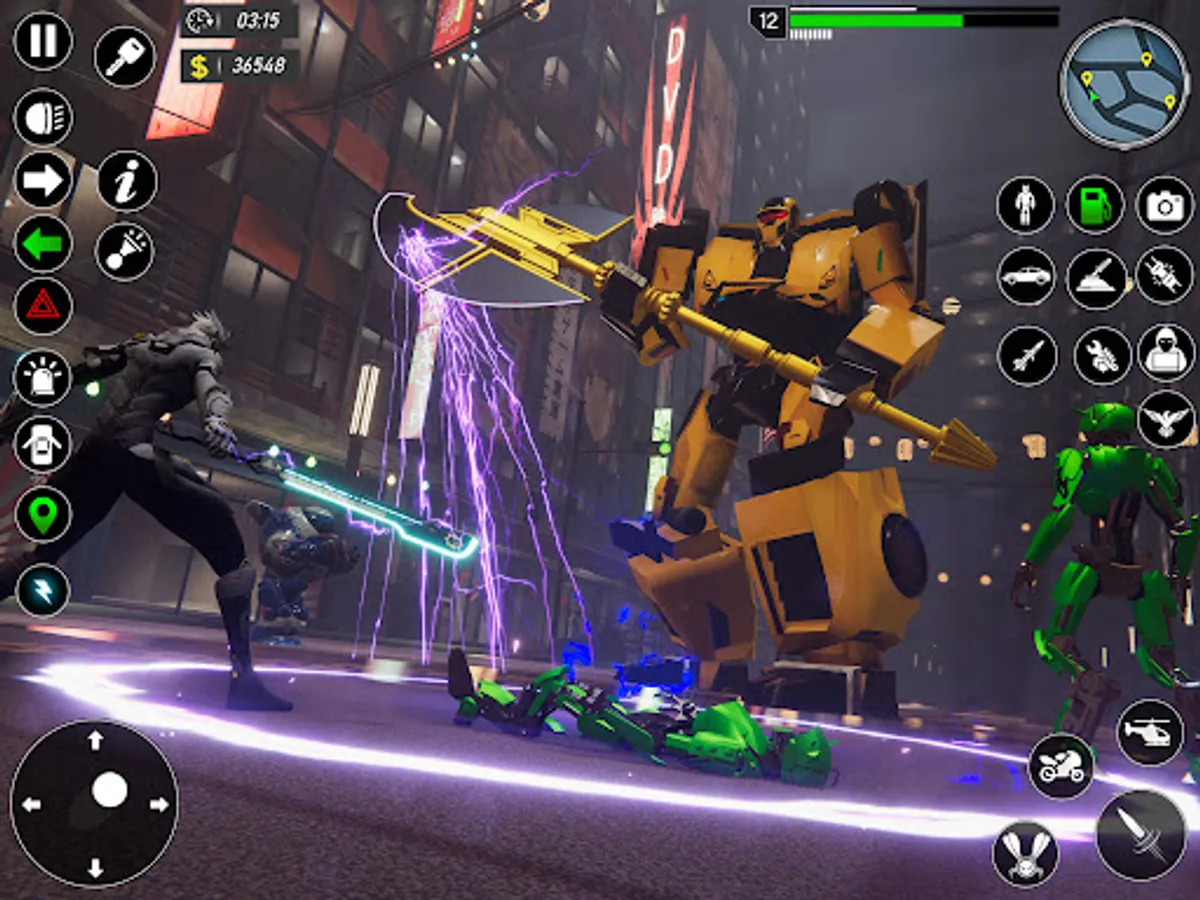Attack with the dagger slash button
Screen dimensions: 1200x900
pyautogui.click(x=1140, y=835)
